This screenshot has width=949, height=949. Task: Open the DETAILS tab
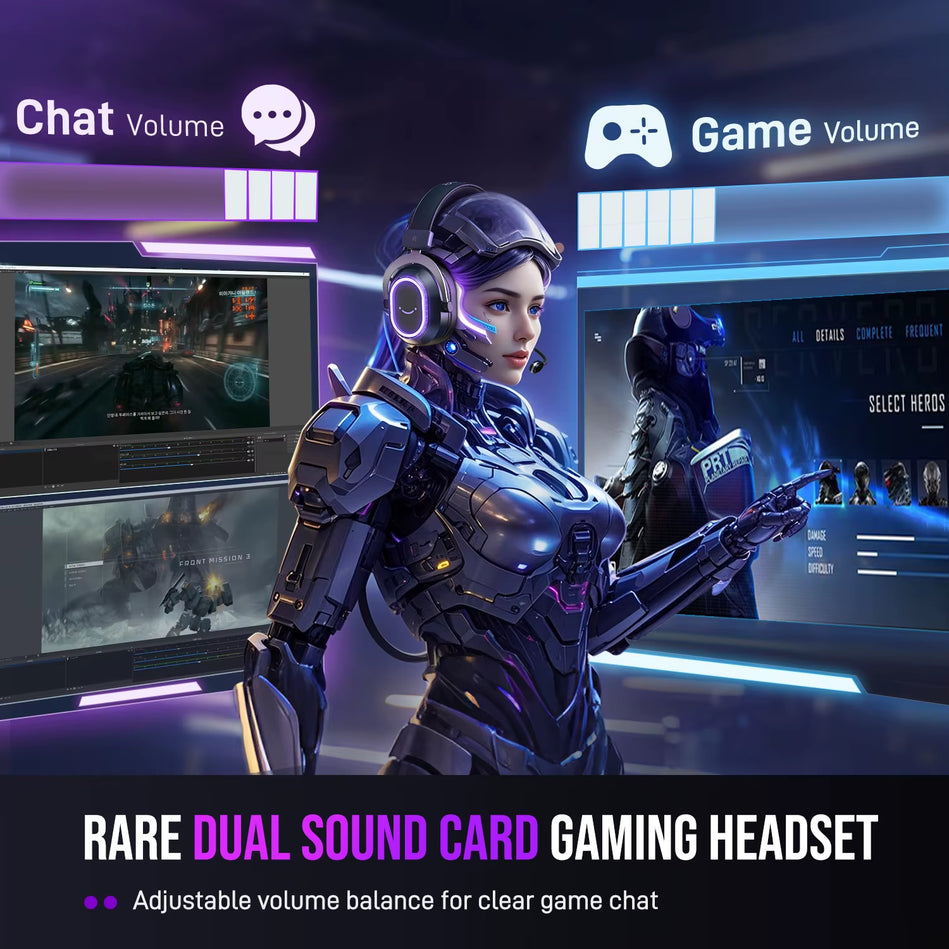830,335
